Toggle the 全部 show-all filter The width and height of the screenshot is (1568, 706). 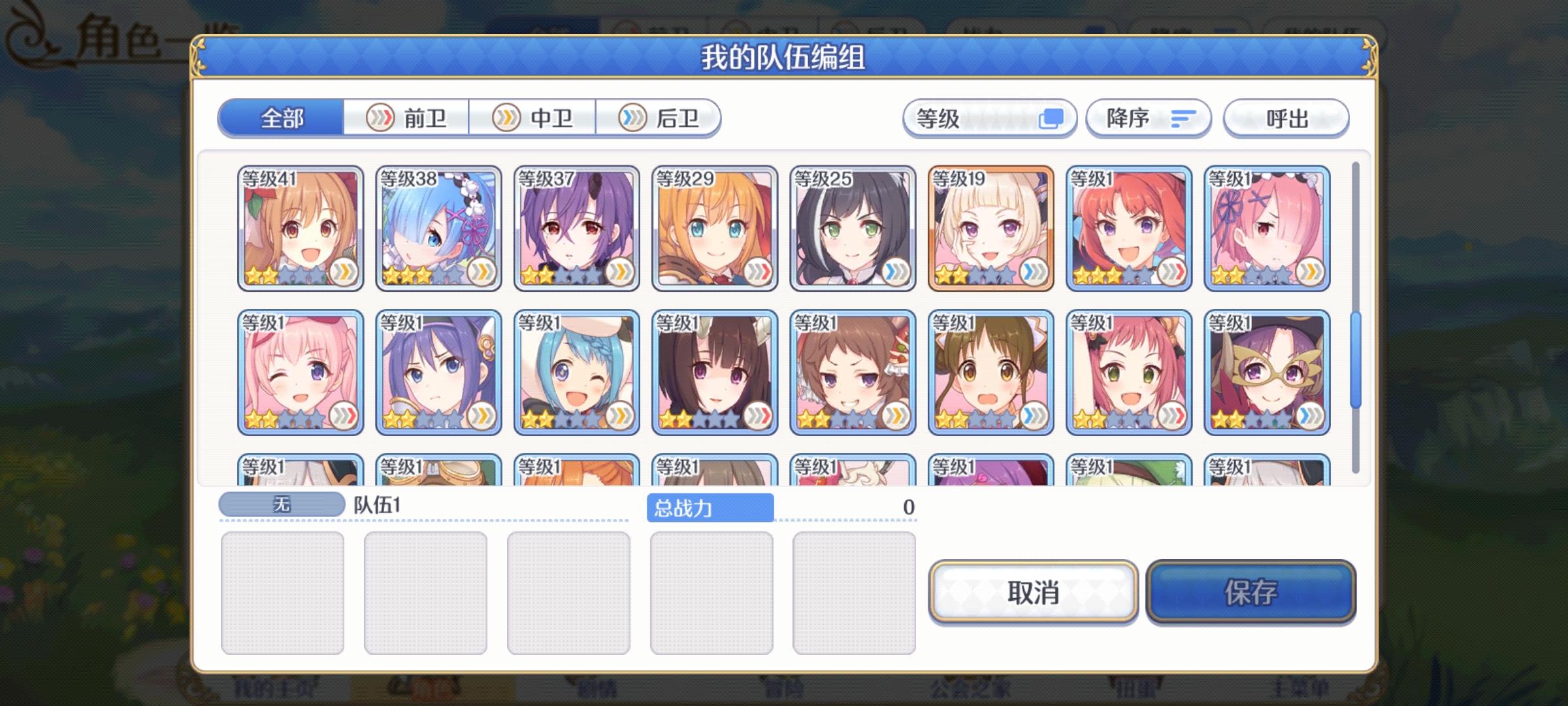point(282,118)
